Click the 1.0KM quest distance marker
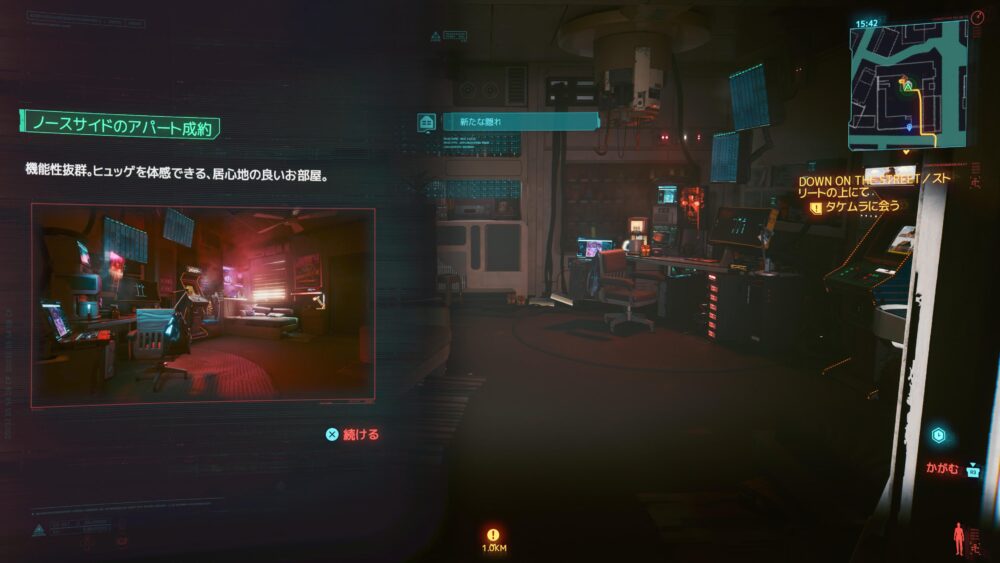Screen dimensions: 1000x563 coord(492,540)
